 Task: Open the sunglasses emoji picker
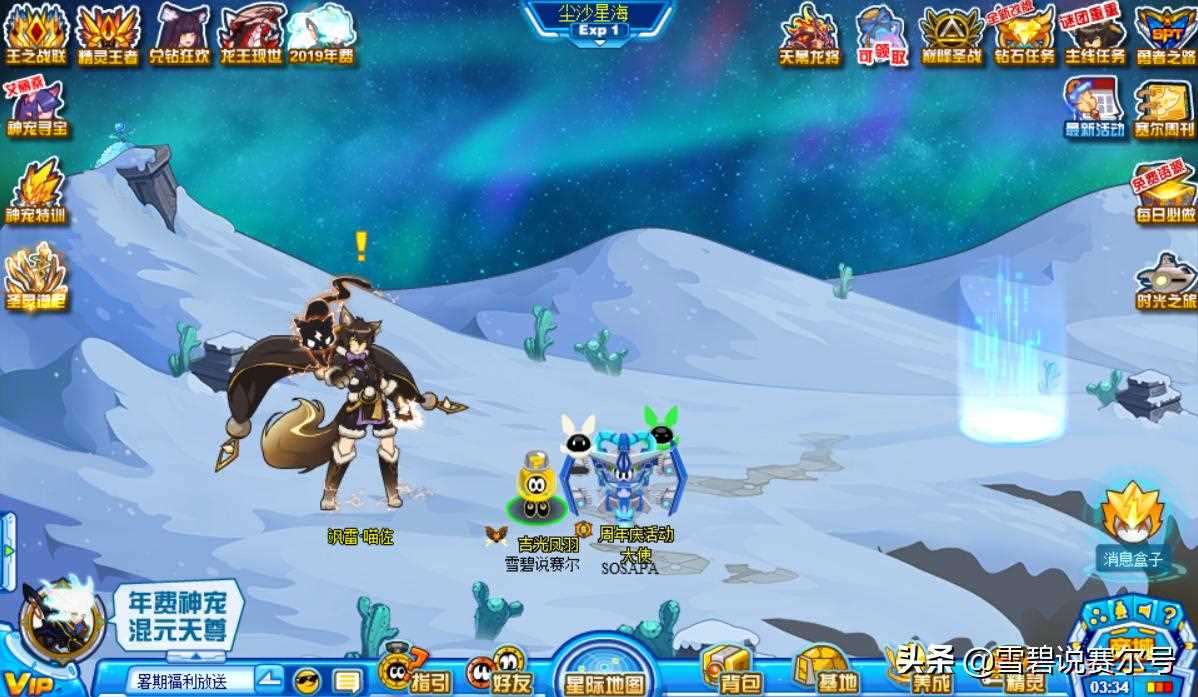307,681
